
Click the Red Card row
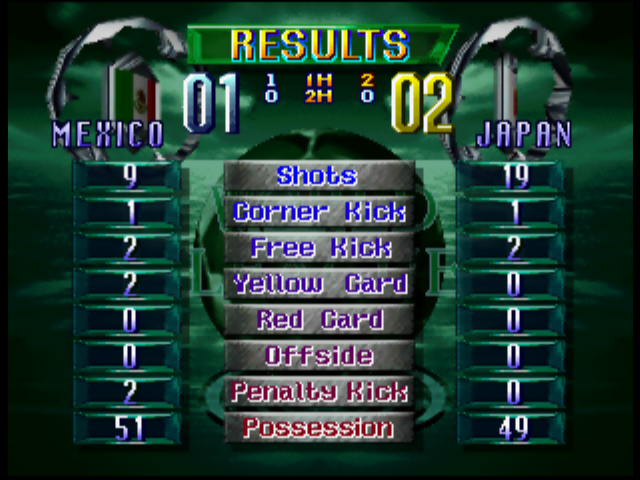point(318,320)
